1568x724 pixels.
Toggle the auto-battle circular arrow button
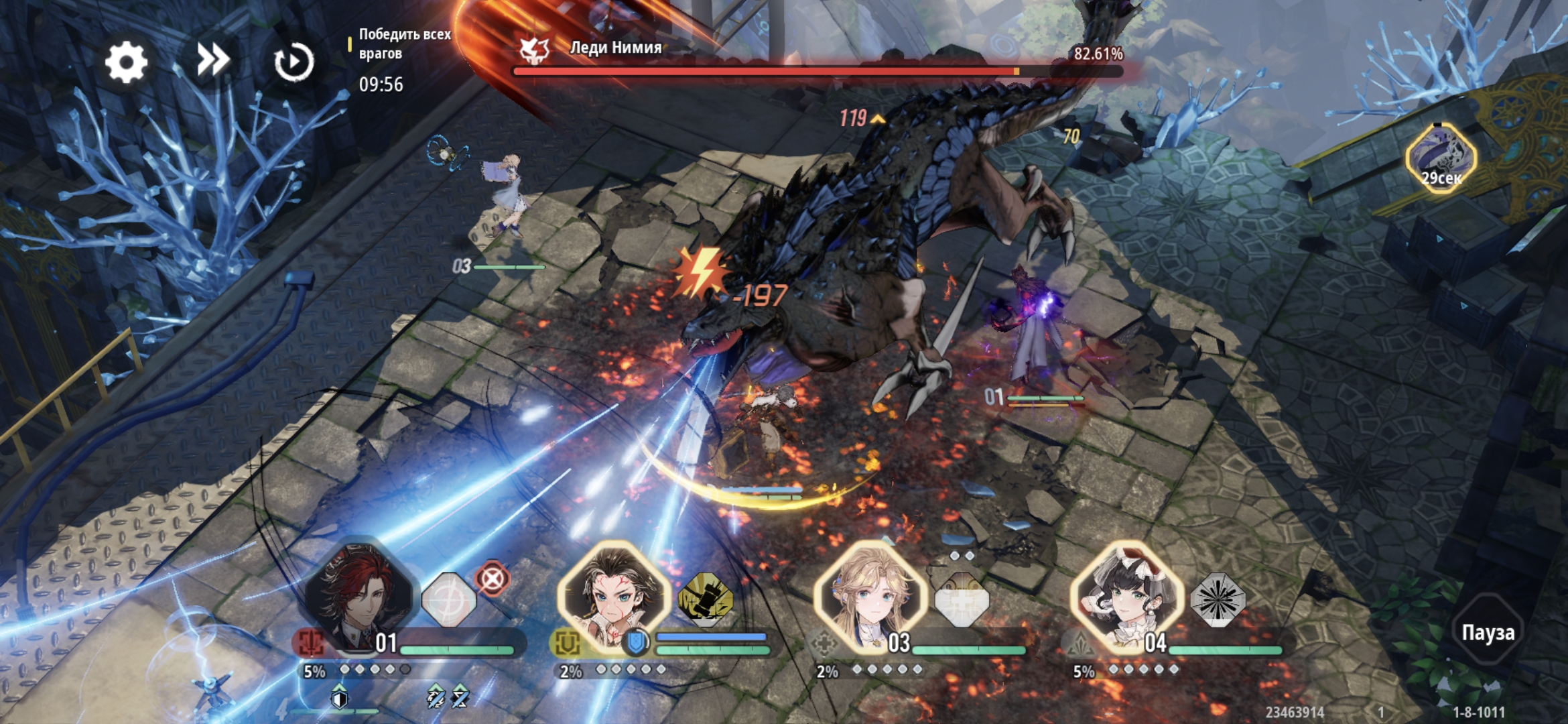tap(293, 62)
